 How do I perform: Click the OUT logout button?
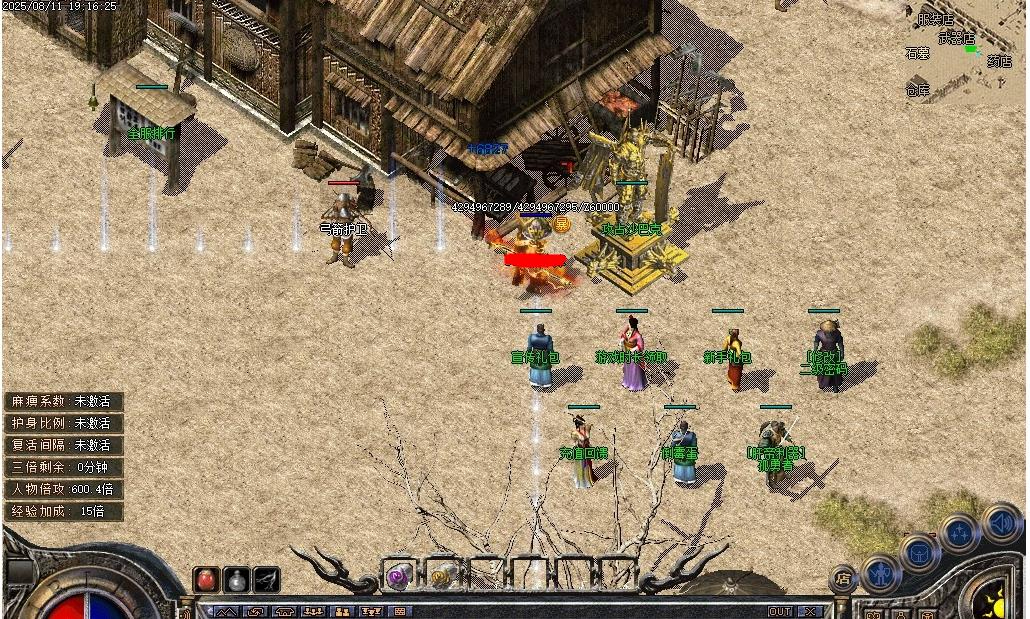(x=780, y=611)
